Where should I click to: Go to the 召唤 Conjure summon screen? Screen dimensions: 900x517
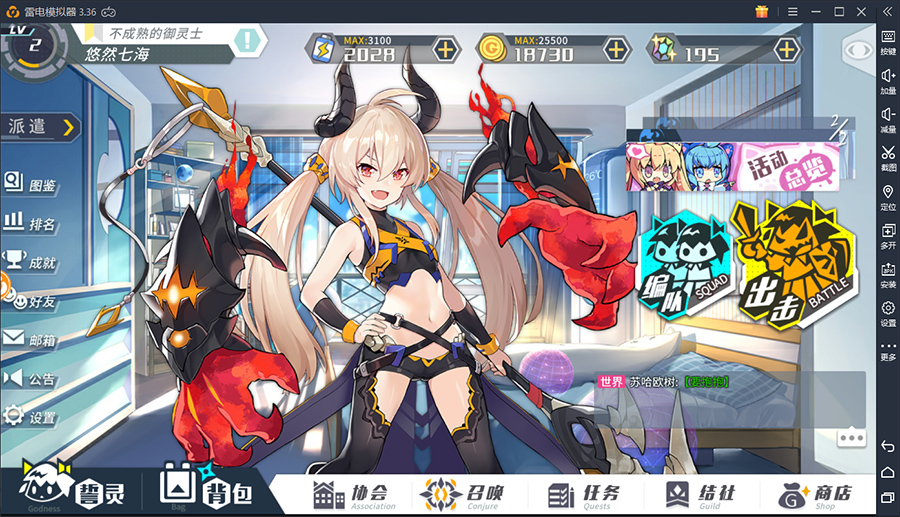[x=466, y=494]
